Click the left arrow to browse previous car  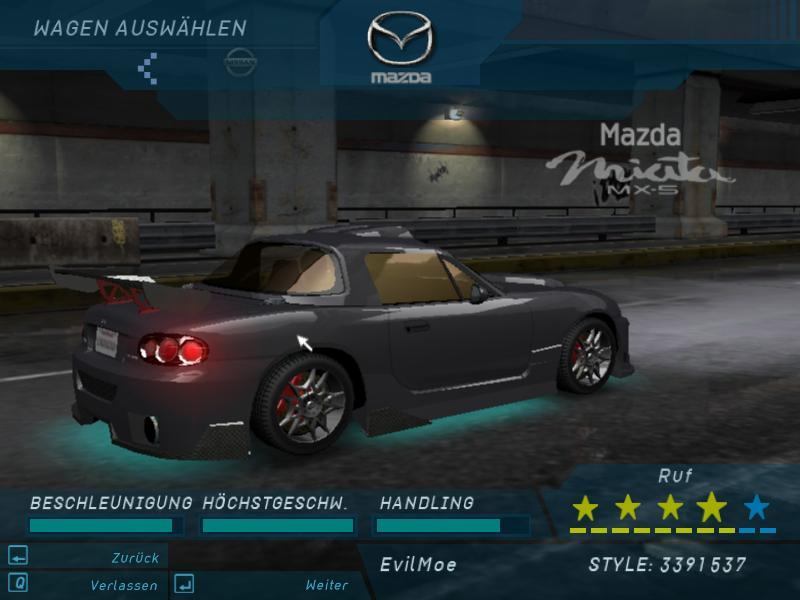[148, 67]
